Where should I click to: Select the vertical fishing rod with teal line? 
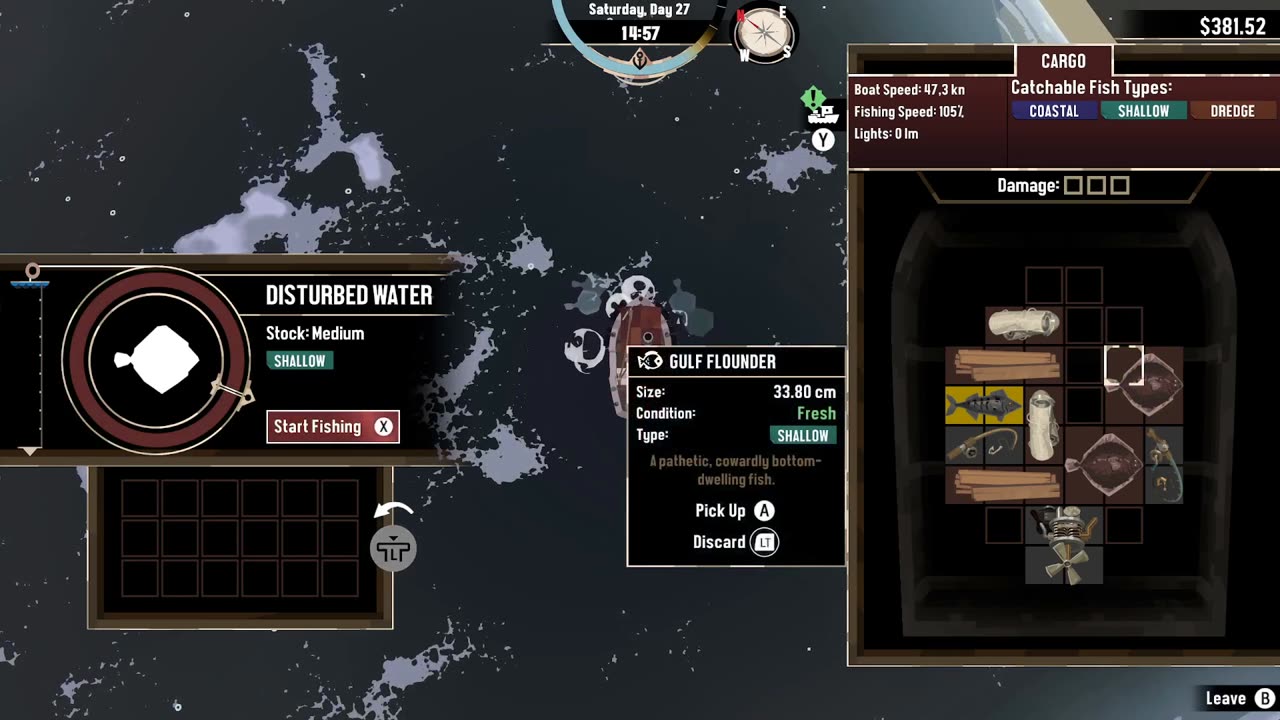click(x=1163, y=464)
